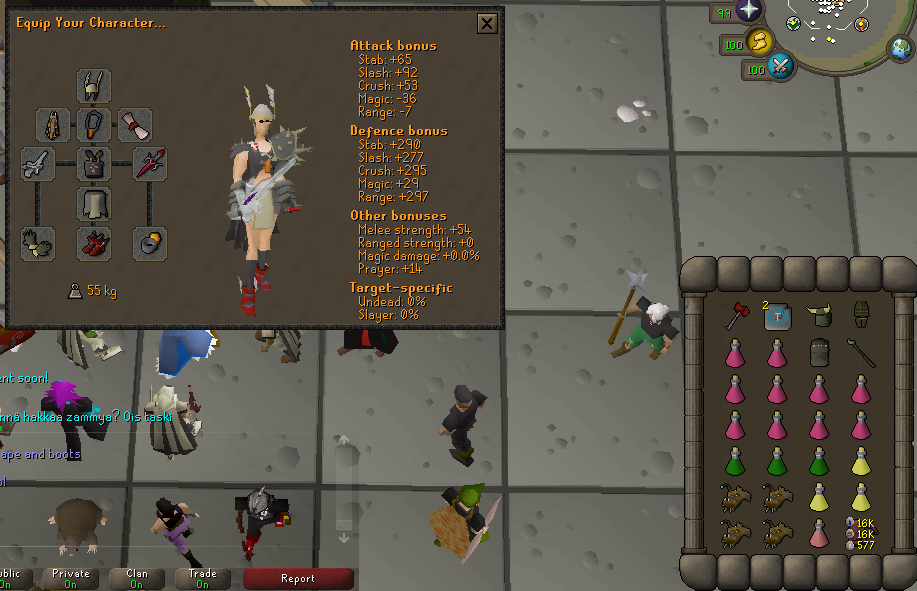Select the red axe in the inventory
This screenshot has height=591, width=917.
(737, 317)
